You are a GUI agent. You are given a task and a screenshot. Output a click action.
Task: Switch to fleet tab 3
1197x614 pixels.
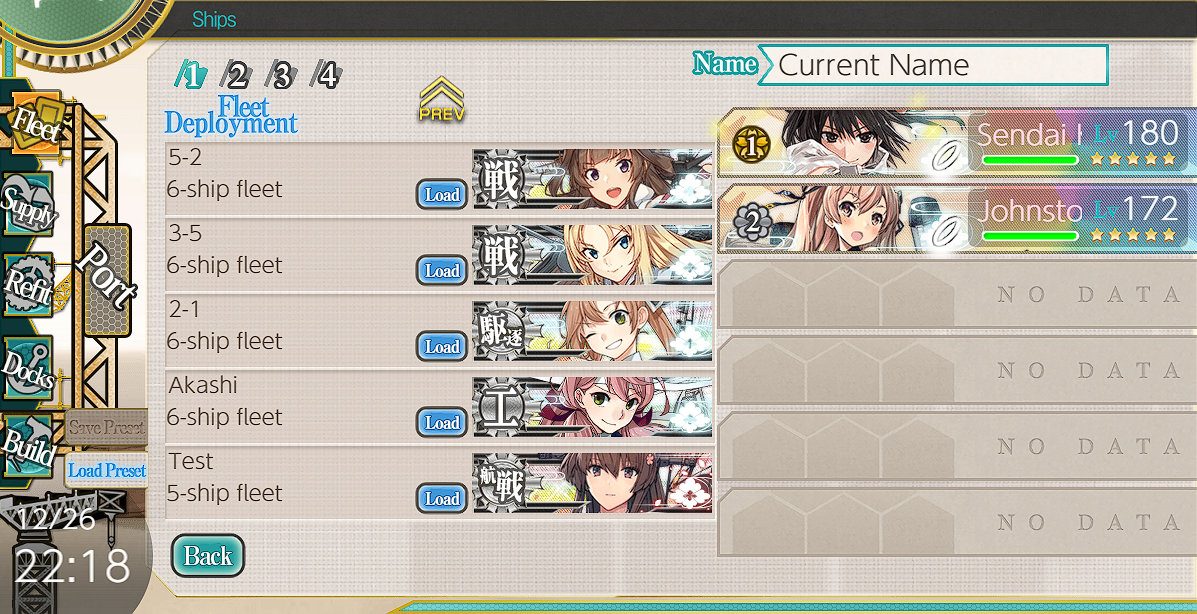point(282,74)
